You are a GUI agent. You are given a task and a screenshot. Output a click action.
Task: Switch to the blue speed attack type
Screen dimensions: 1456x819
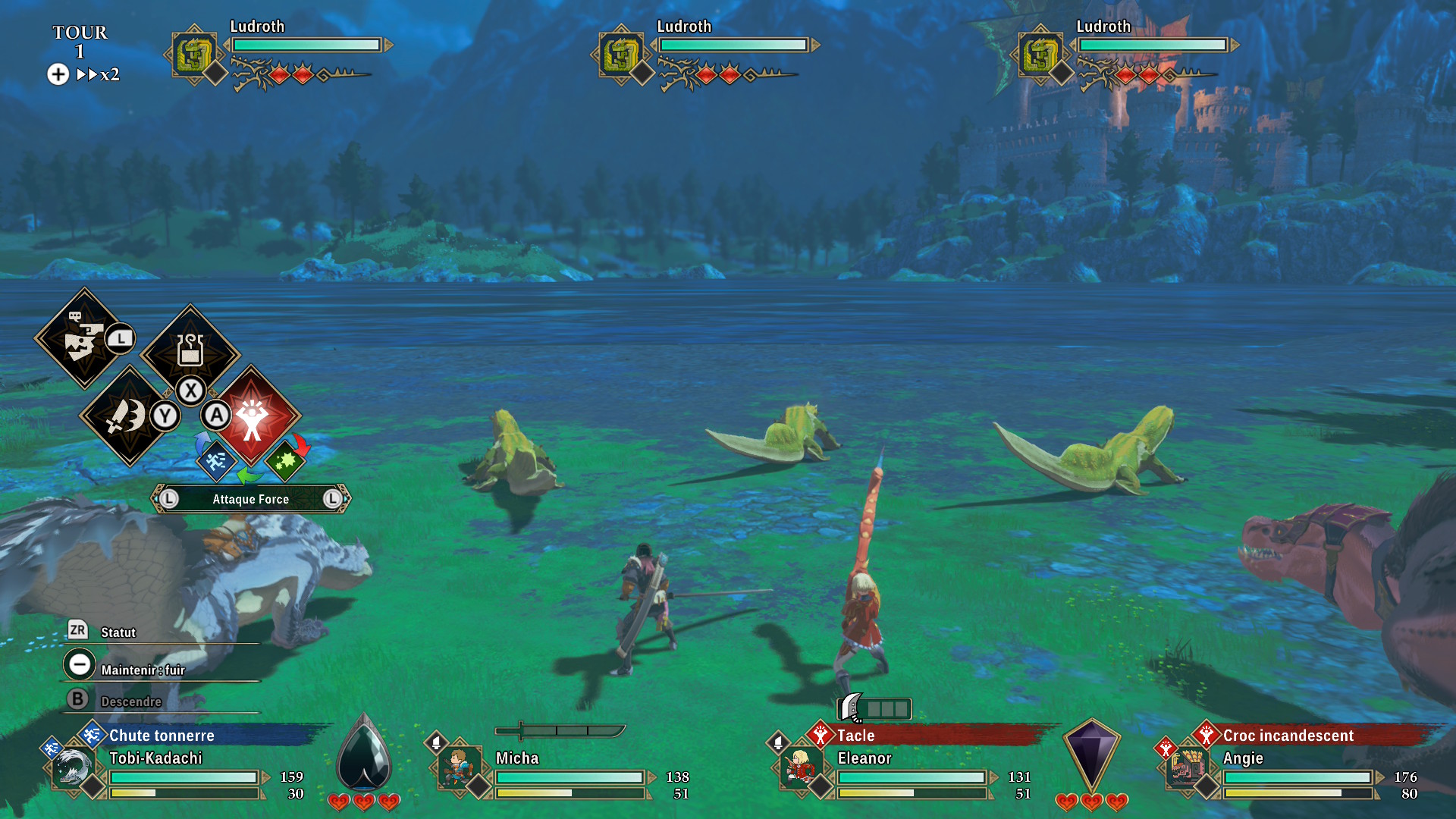[215, 460]
